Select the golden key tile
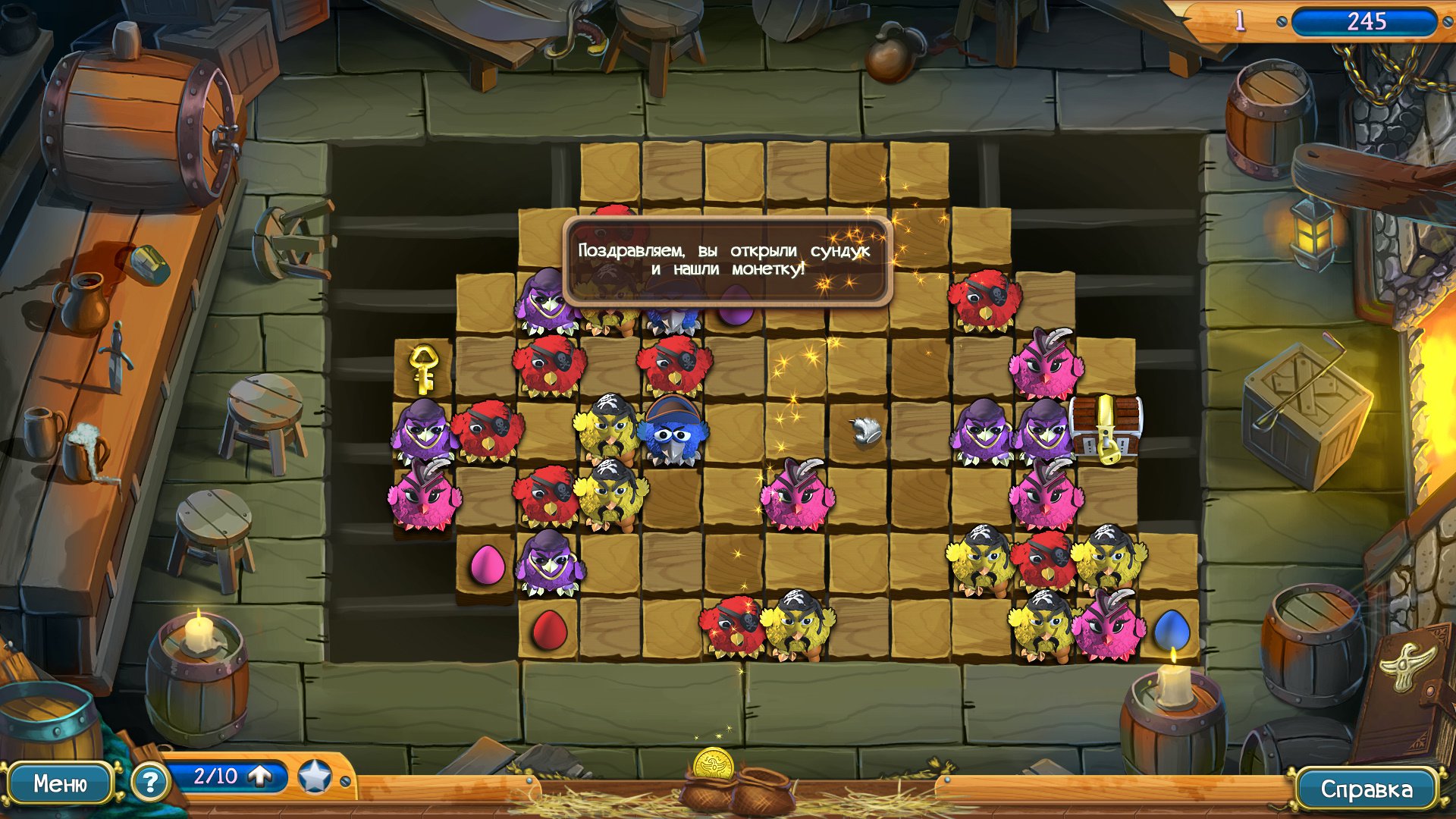 tap(422, 368)
